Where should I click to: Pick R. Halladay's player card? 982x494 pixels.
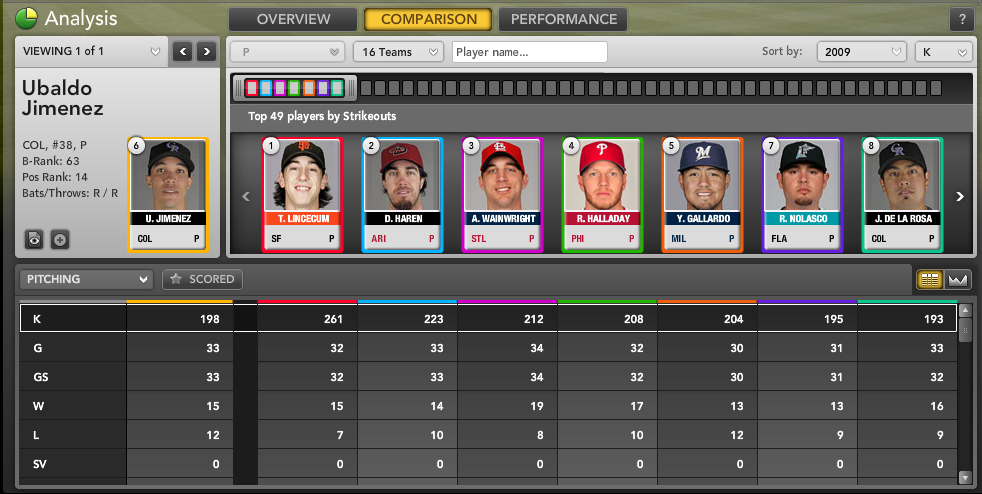(x=602, y=194)
